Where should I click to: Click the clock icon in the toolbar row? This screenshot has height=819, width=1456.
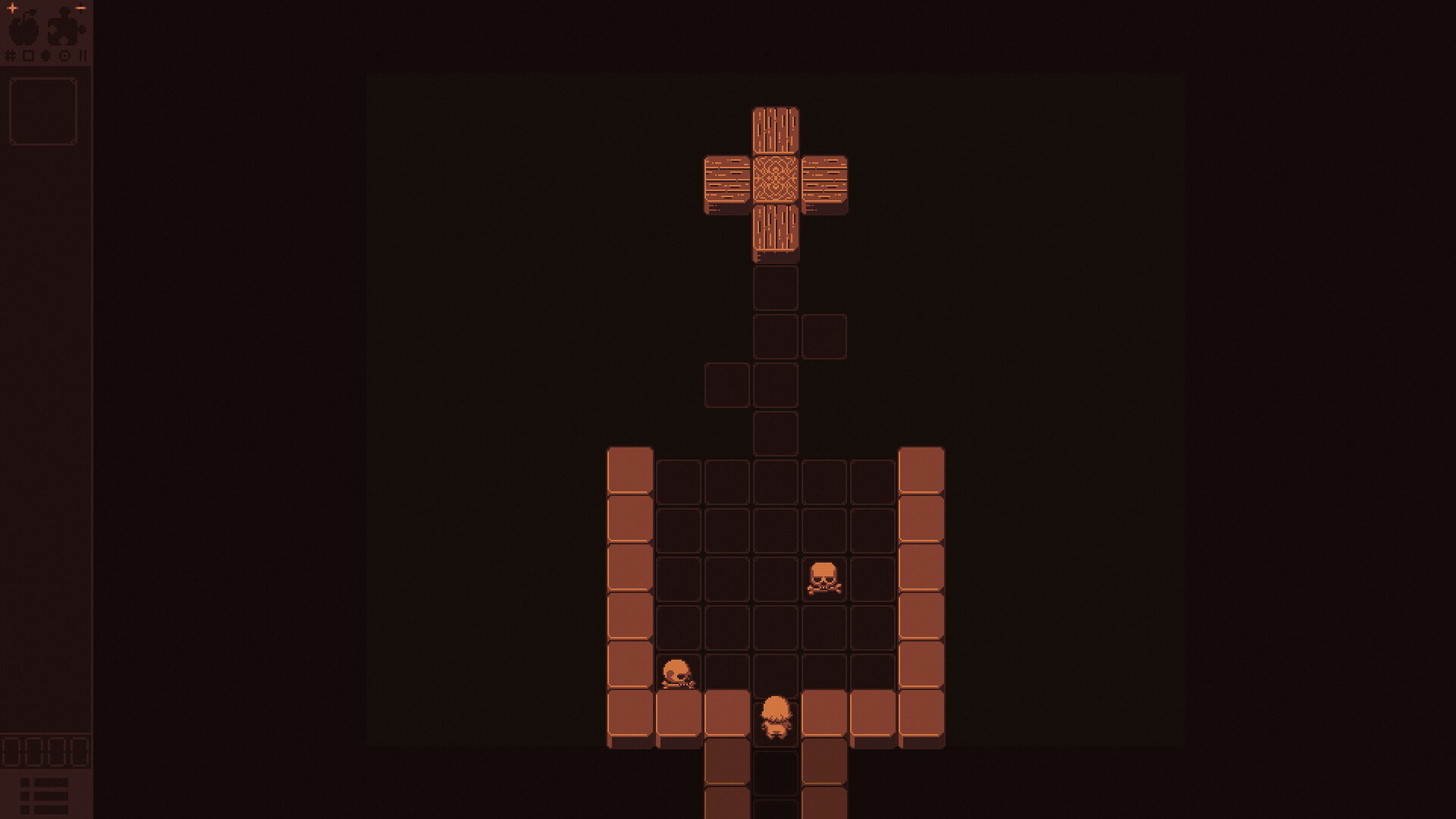(64, 55)
